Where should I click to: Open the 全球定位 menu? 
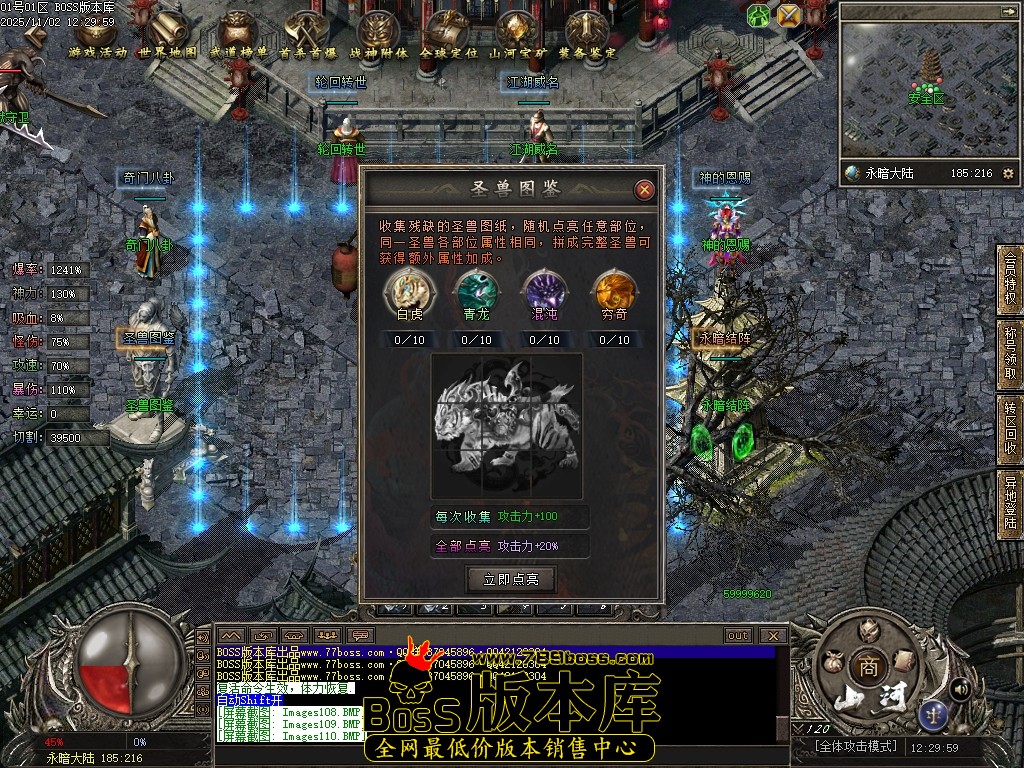click(x=446, y=35)
